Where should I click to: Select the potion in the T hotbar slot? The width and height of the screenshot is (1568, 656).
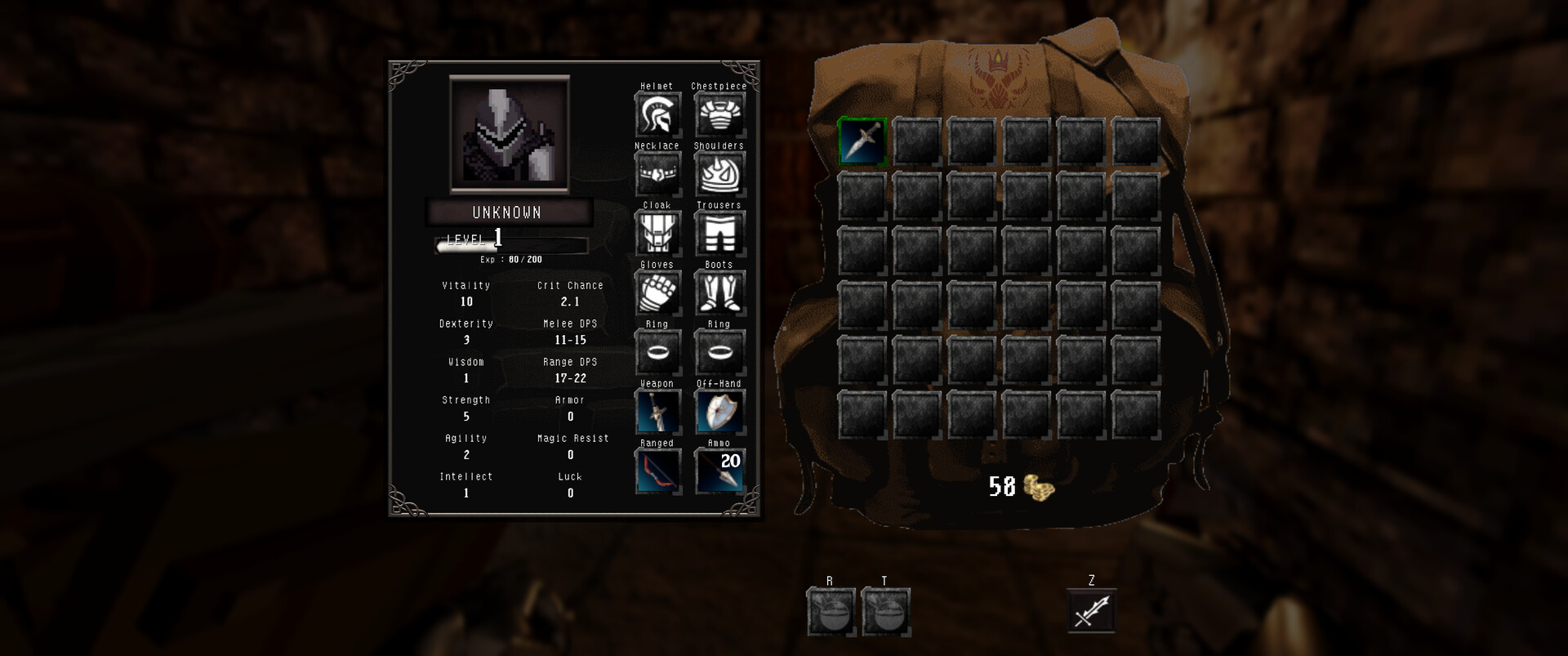click(x=885, y=611)
